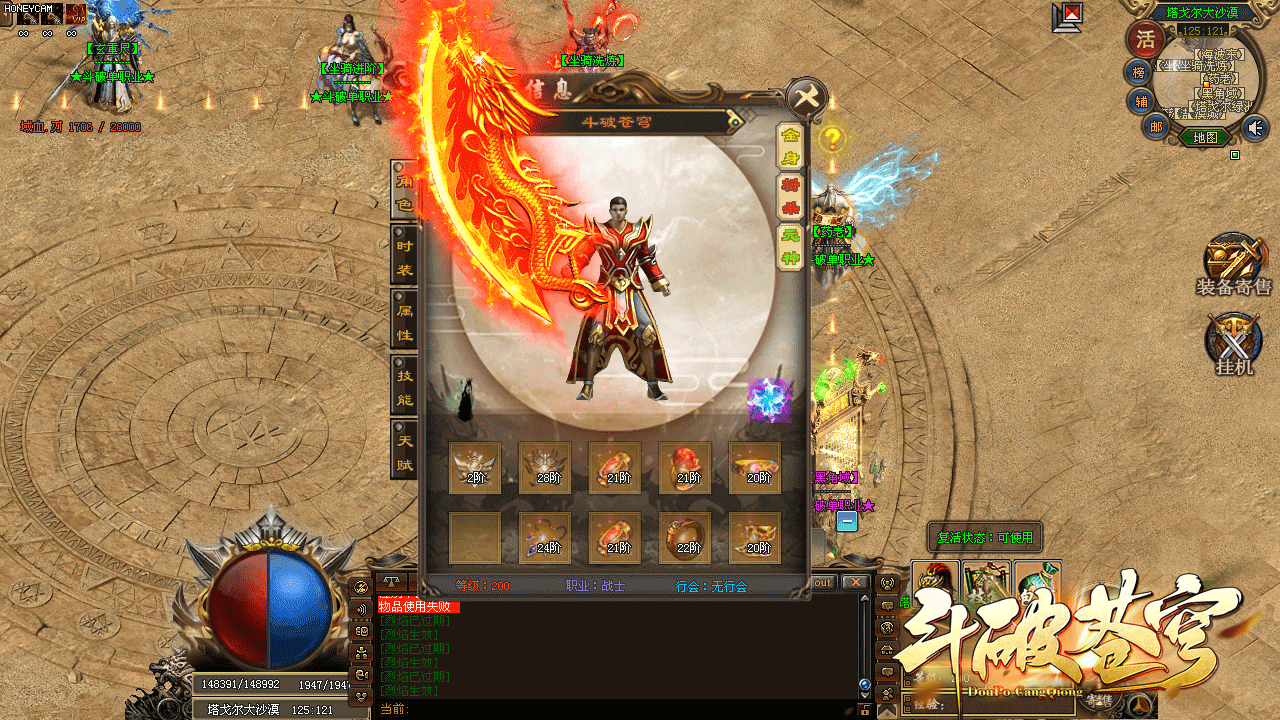
Task: Click the red 活 activity button
Action: point(1143,40)
